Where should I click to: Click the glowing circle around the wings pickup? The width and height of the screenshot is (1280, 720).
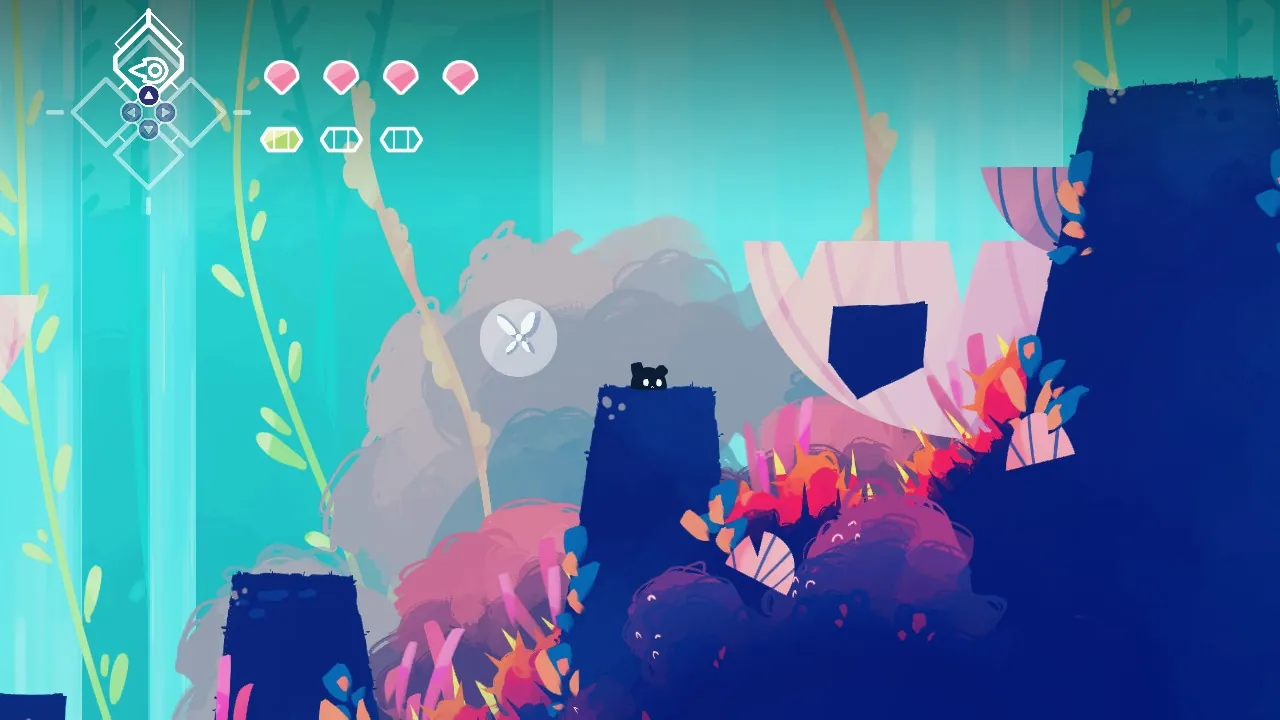[518, 338]
